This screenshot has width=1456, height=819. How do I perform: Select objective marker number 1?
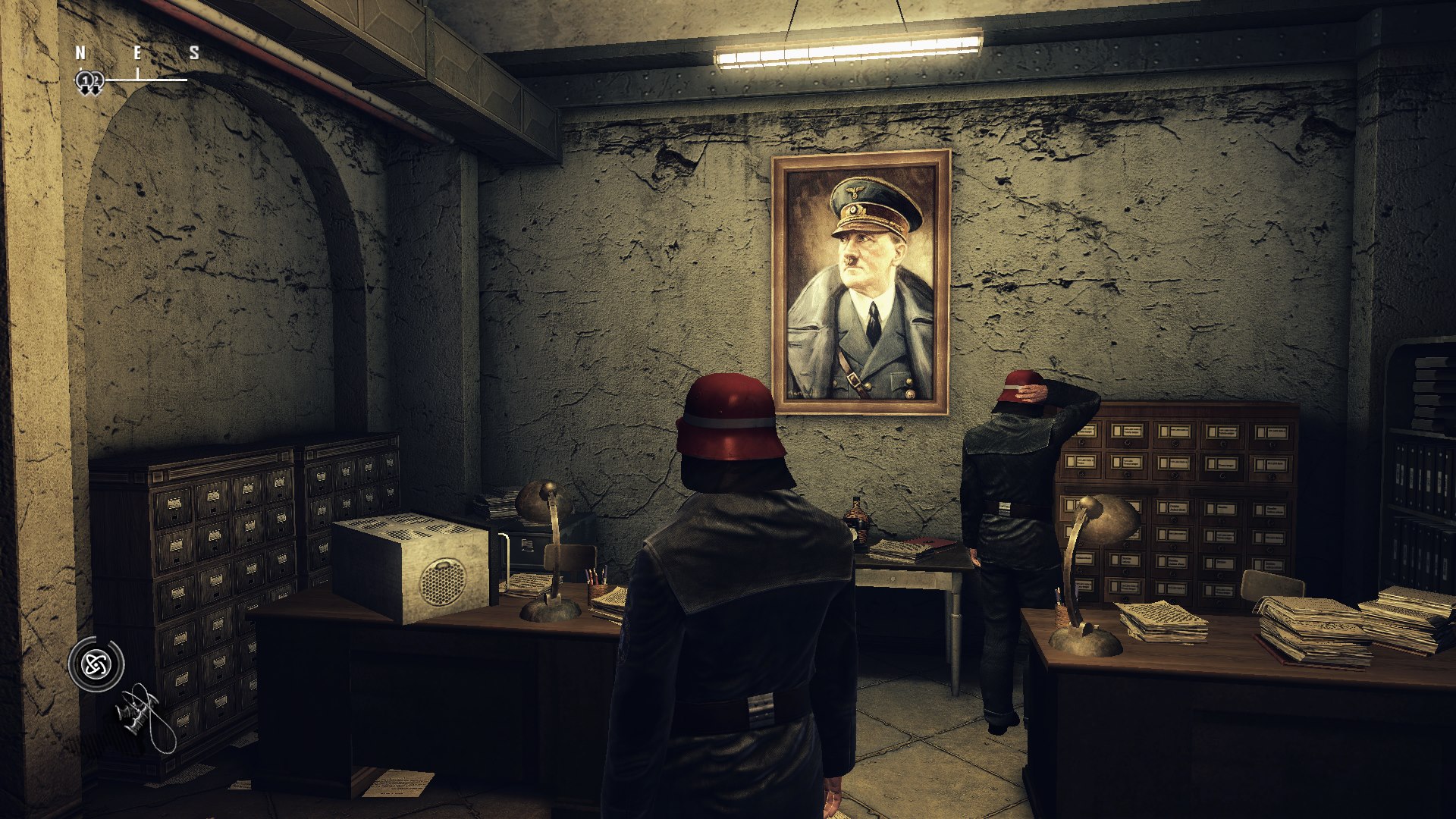point(85,82)
